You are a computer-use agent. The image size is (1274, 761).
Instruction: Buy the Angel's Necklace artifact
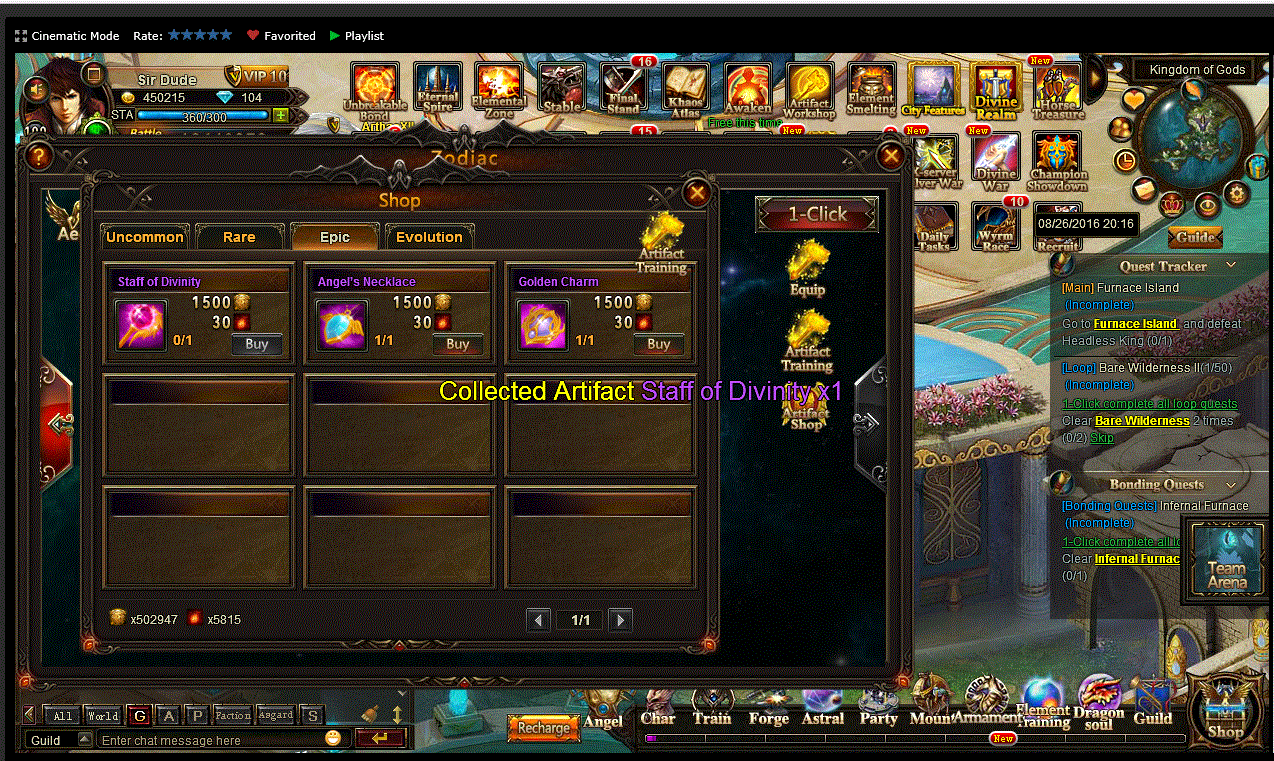[x=457, y=344]
